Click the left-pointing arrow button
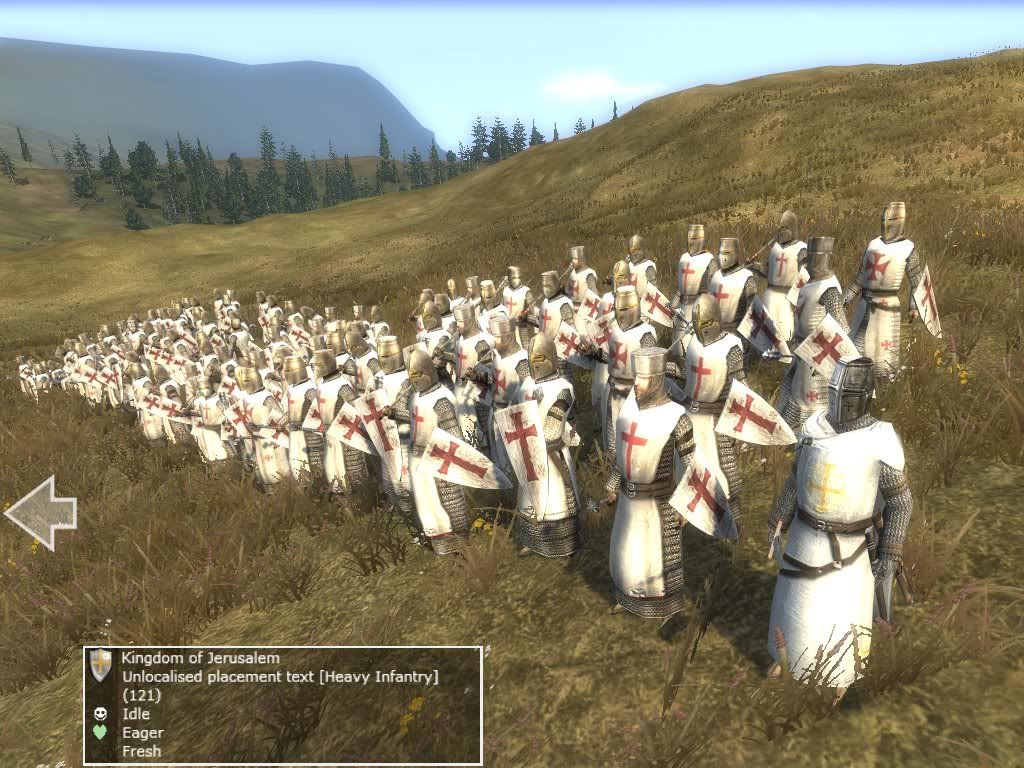1024x768 pixels. [x=40, y=513]
